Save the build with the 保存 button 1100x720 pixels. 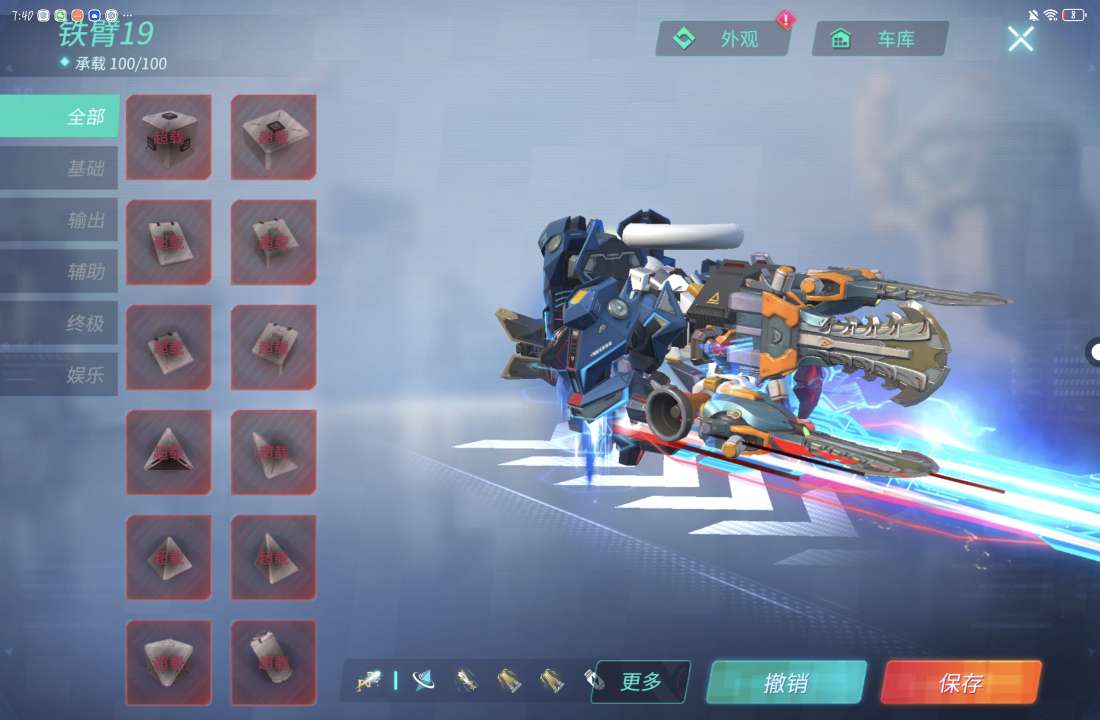960,683
